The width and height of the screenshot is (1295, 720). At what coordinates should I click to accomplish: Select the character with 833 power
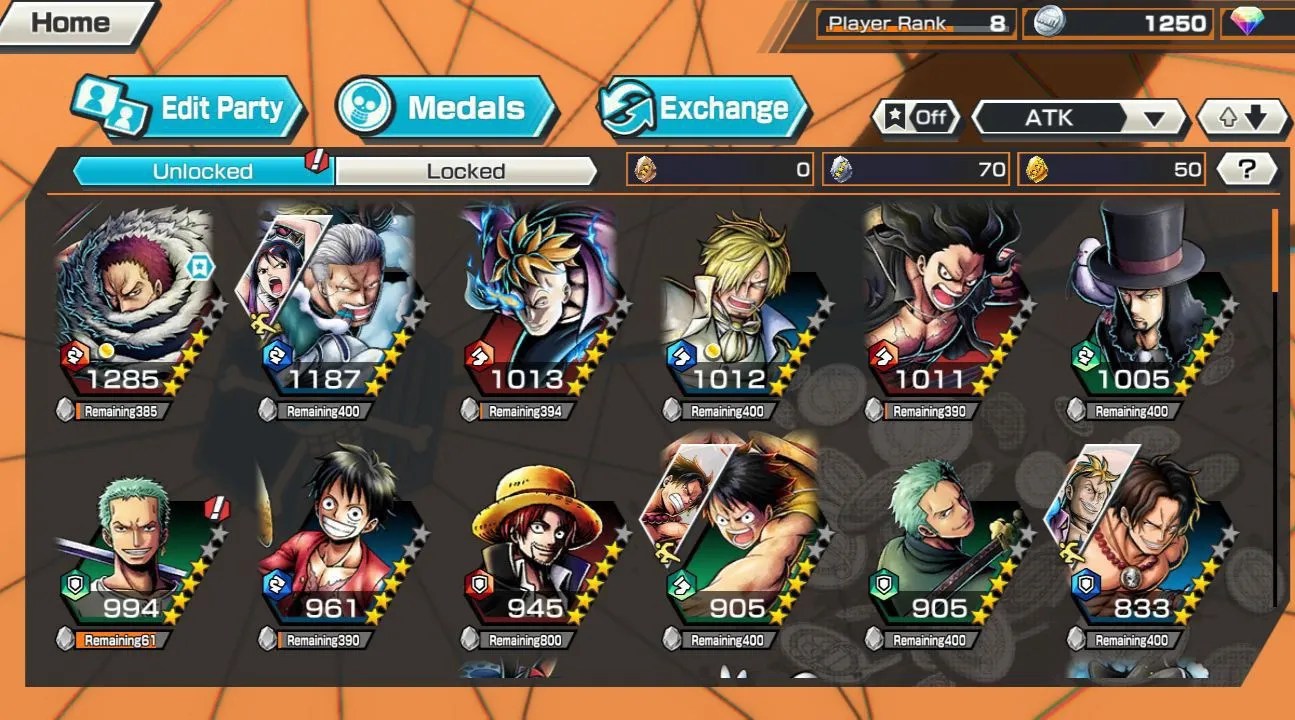[x=1144, y=540]
